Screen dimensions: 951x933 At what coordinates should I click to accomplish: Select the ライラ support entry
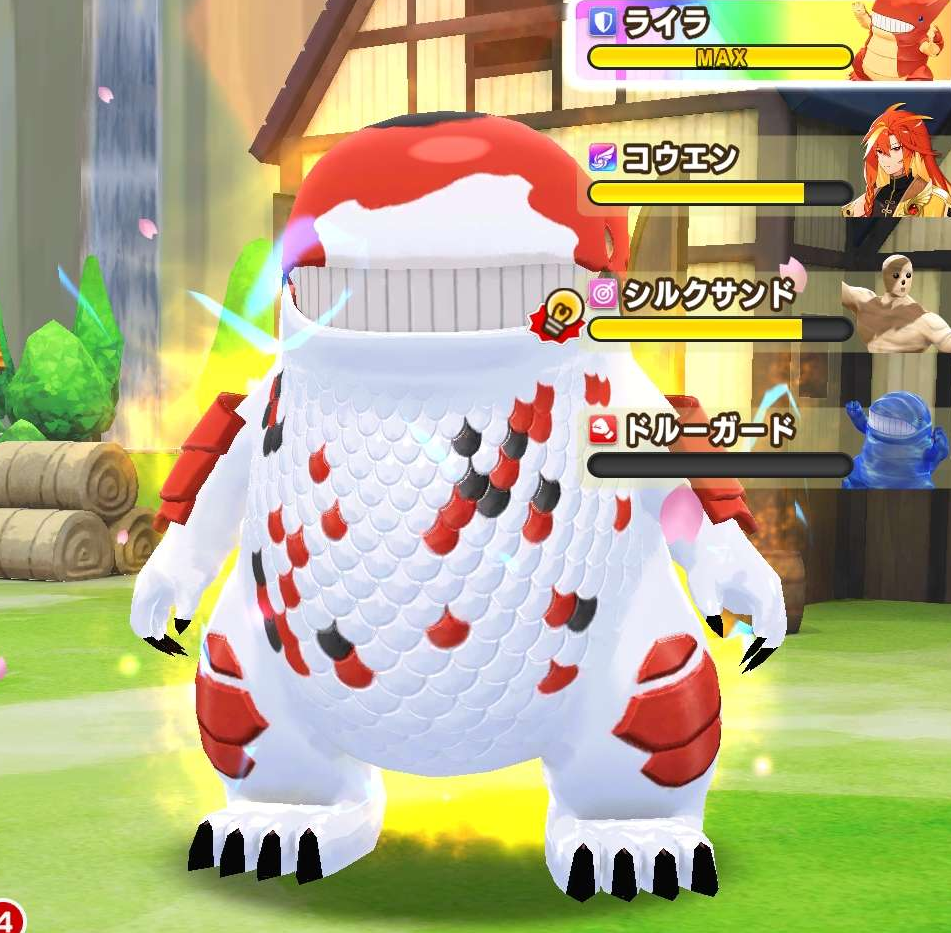tap(718, 40)
